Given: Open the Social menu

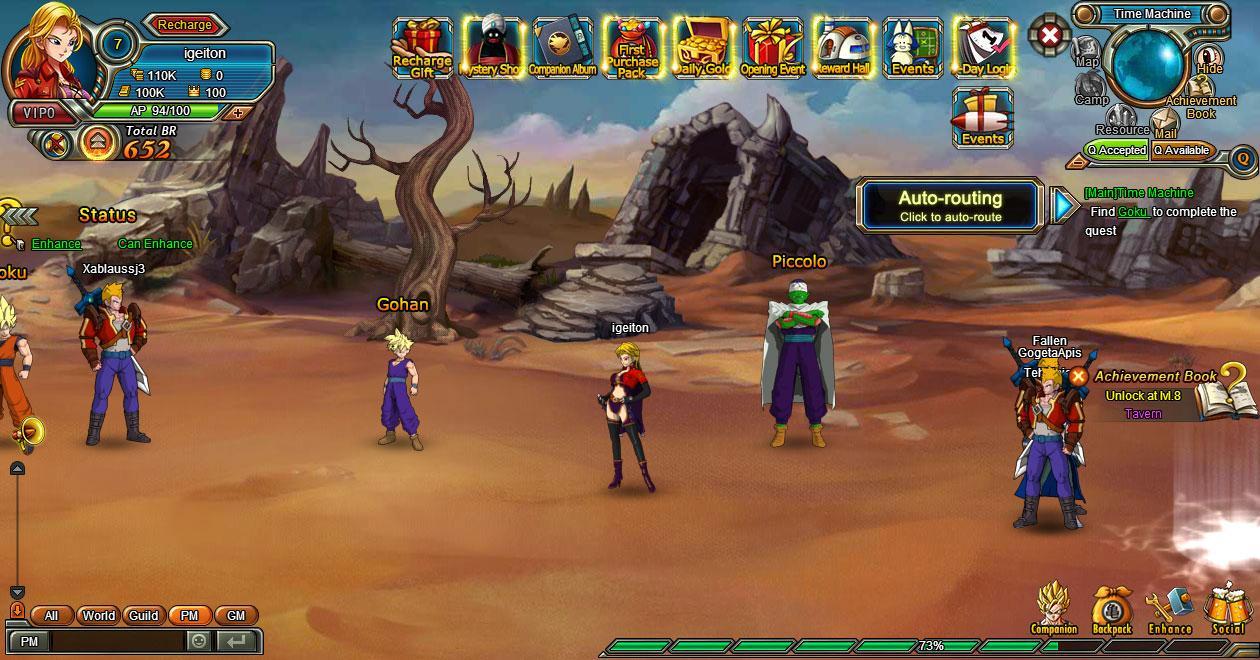Looking at the screenshot, I should point(1227,608).
